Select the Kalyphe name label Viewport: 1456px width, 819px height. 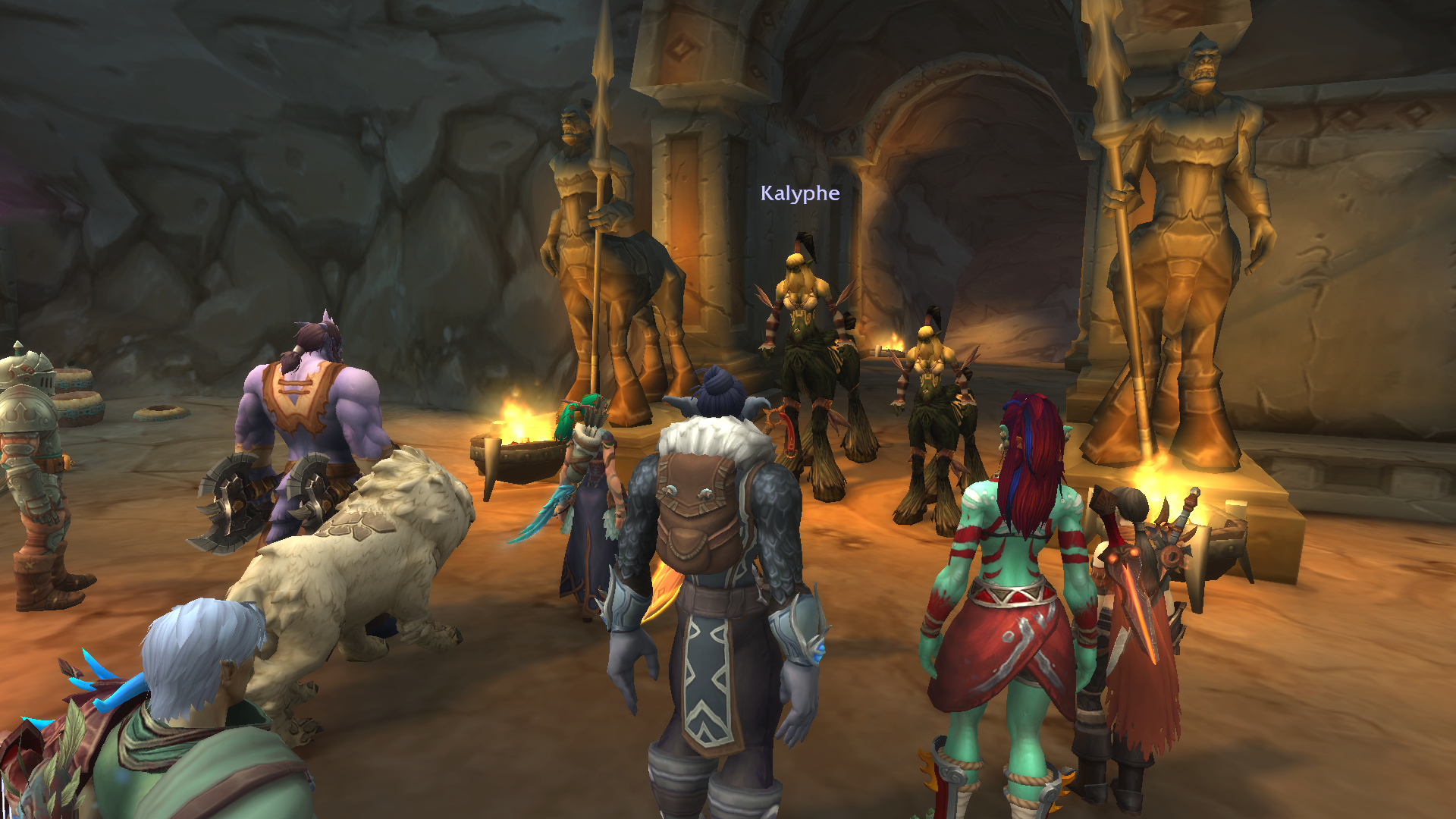(800, 193)
